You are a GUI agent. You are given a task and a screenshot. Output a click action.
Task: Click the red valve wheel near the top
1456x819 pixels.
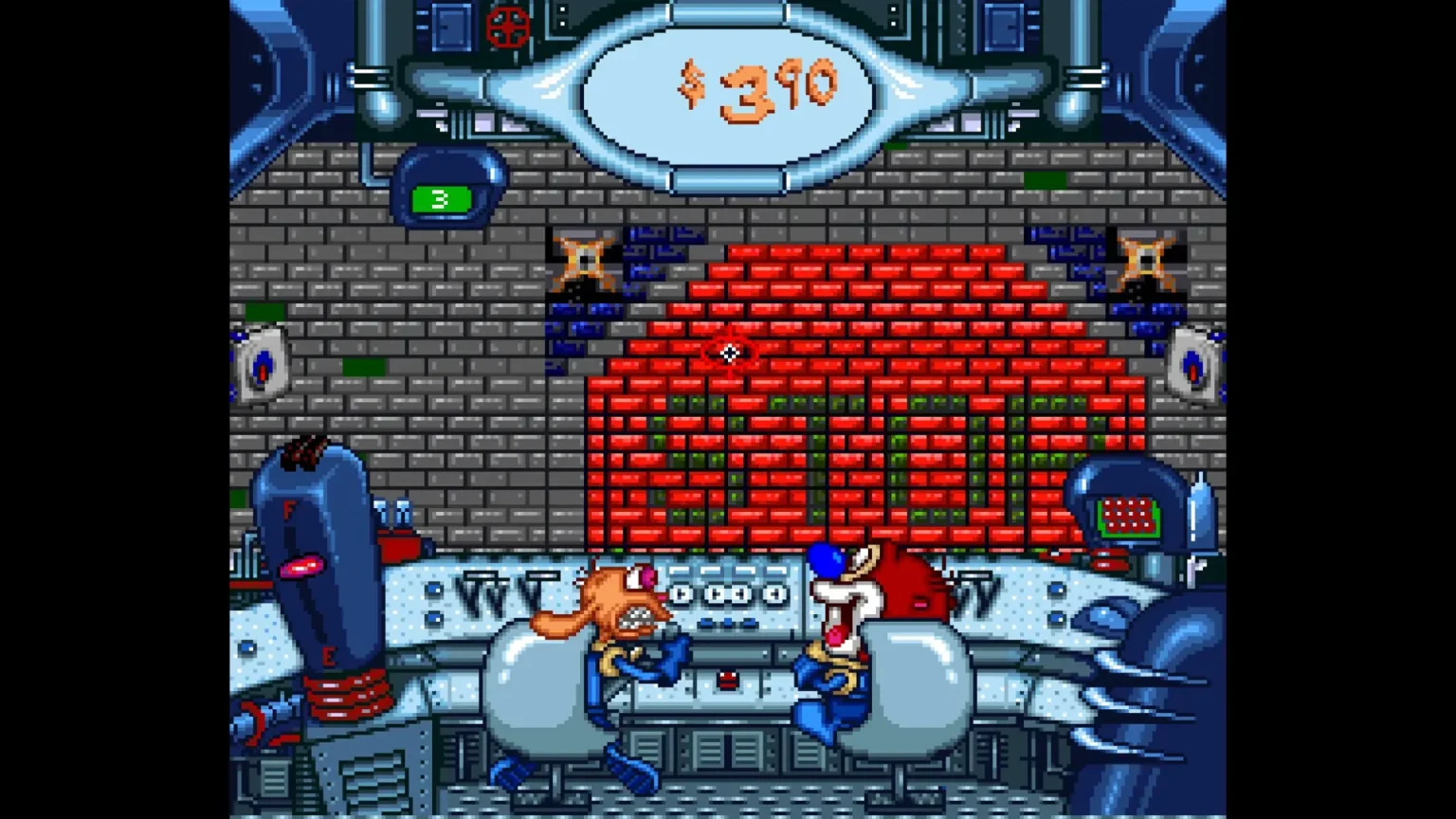[507, 27]
